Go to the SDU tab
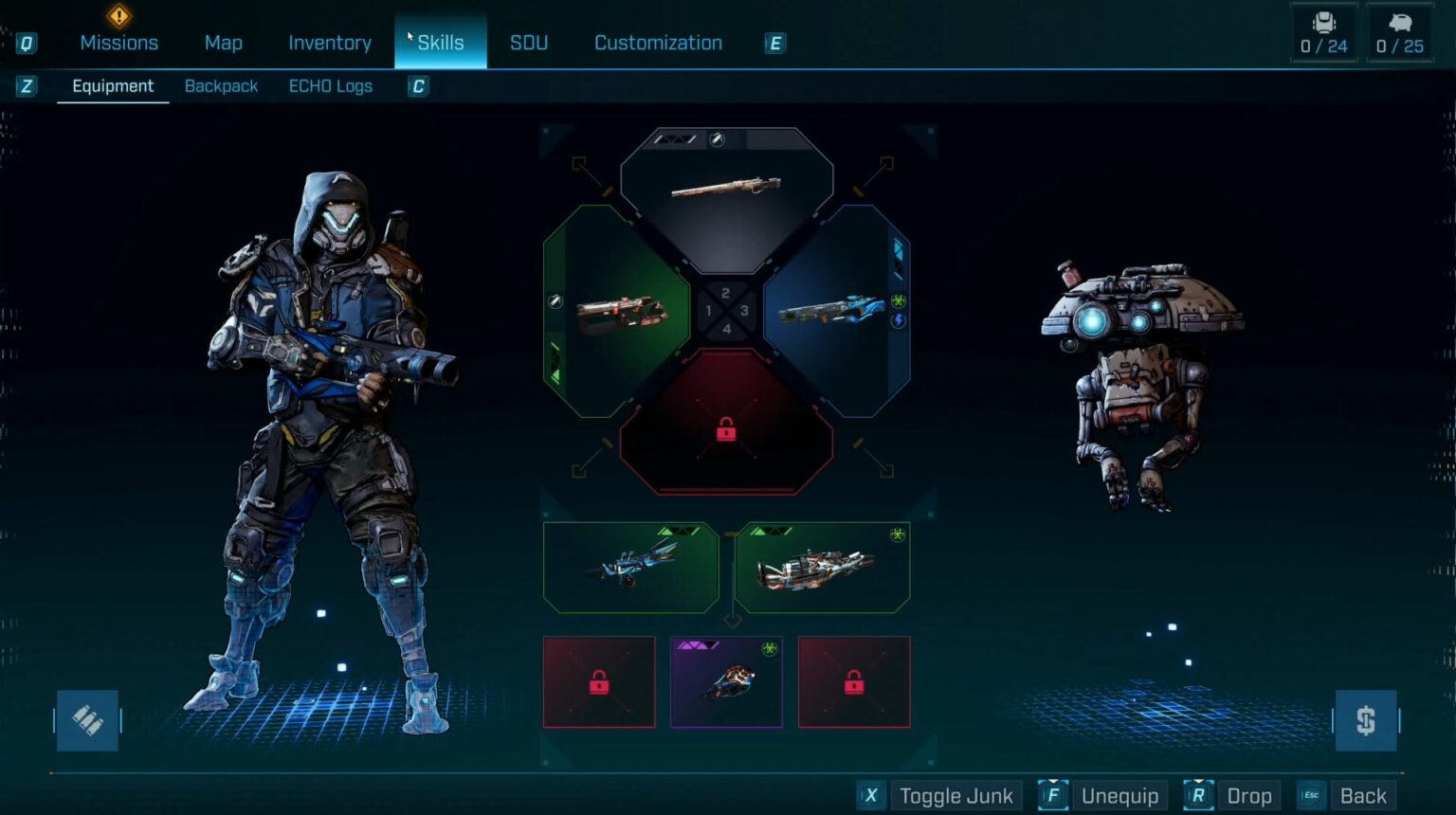Viewport: 1456px width, 815px height. pos(529,43)
